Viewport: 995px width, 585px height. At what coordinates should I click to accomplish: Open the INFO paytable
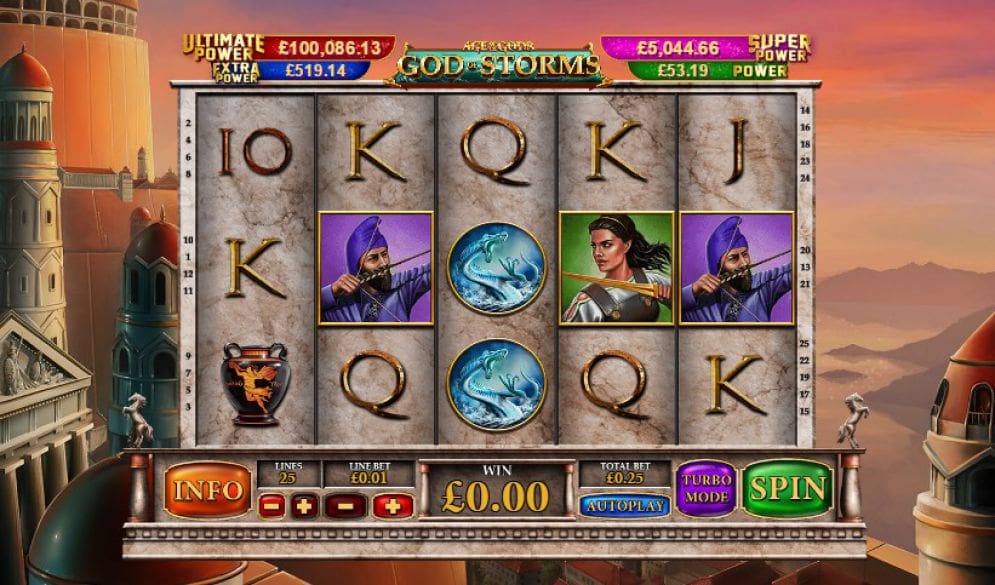coord(207,489)
